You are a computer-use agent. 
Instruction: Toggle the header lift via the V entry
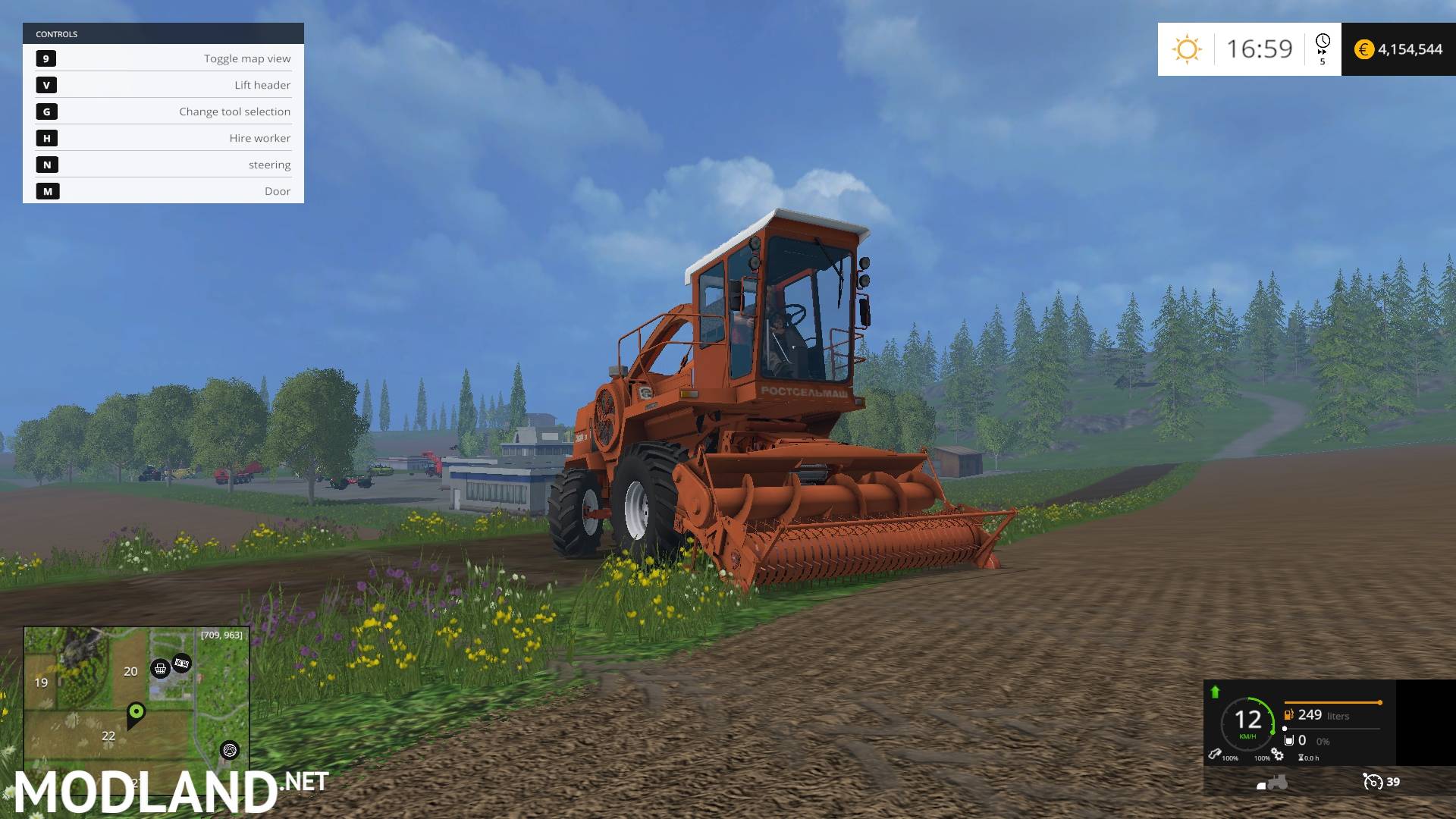(162, 85)
